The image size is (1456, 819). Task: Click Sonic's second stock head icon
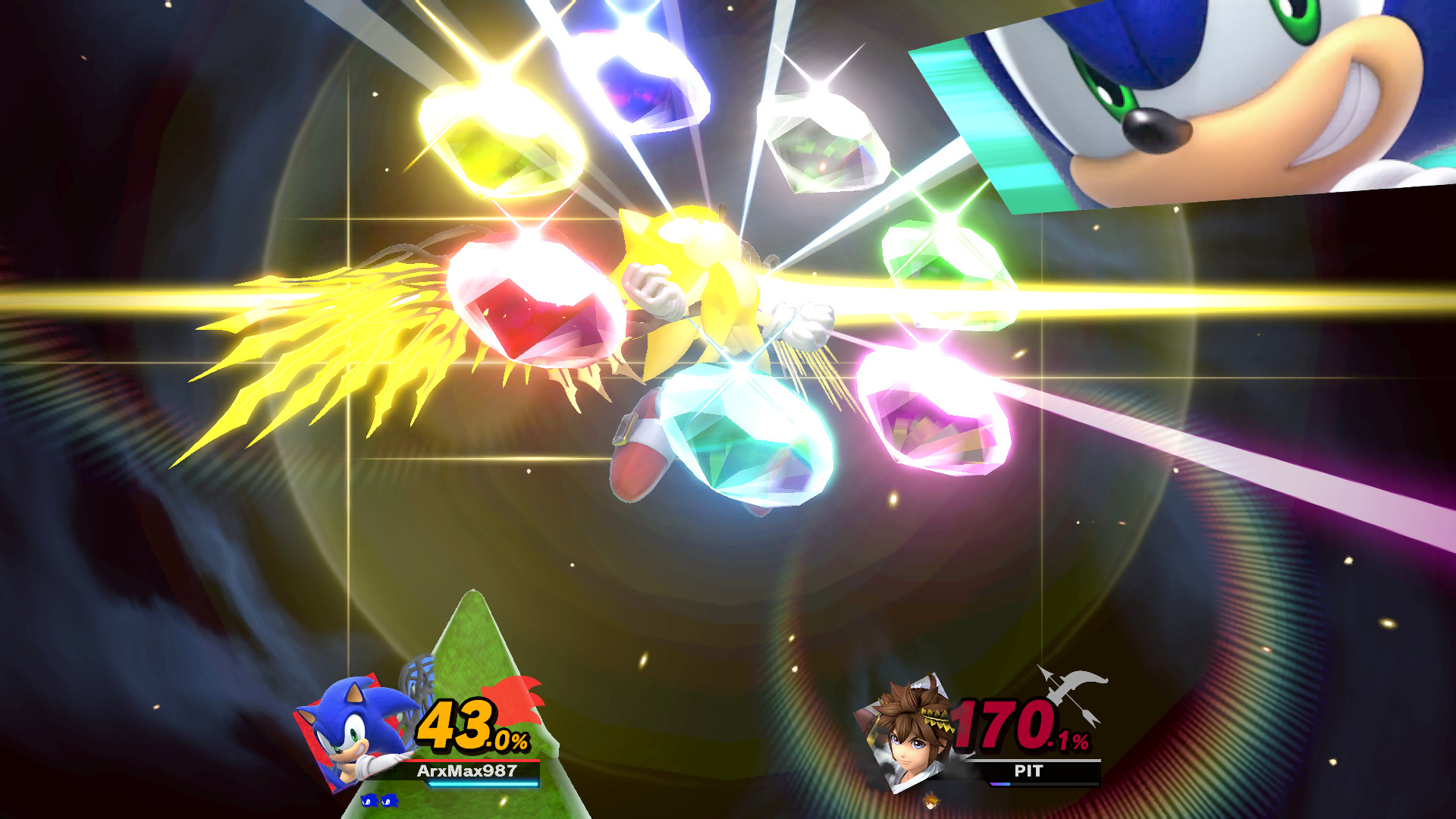[390, 801]
